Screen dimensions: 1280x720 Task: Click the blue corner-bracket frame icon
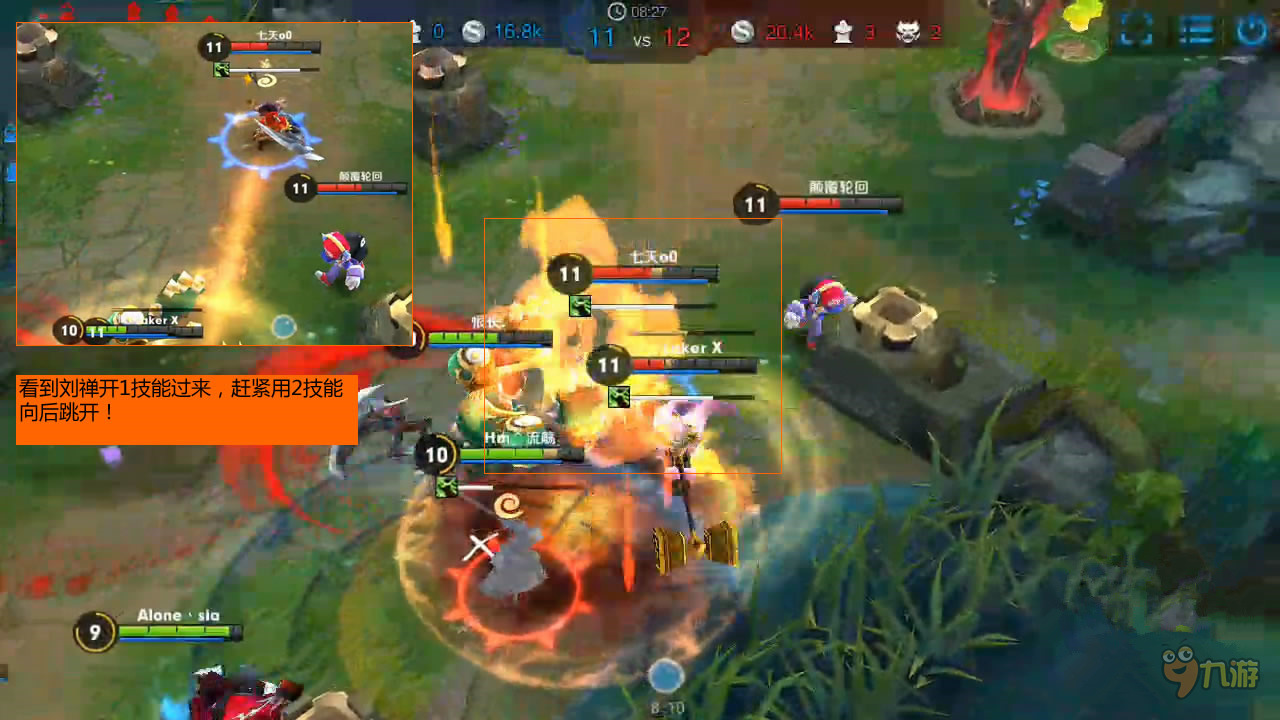[1136, 30]
